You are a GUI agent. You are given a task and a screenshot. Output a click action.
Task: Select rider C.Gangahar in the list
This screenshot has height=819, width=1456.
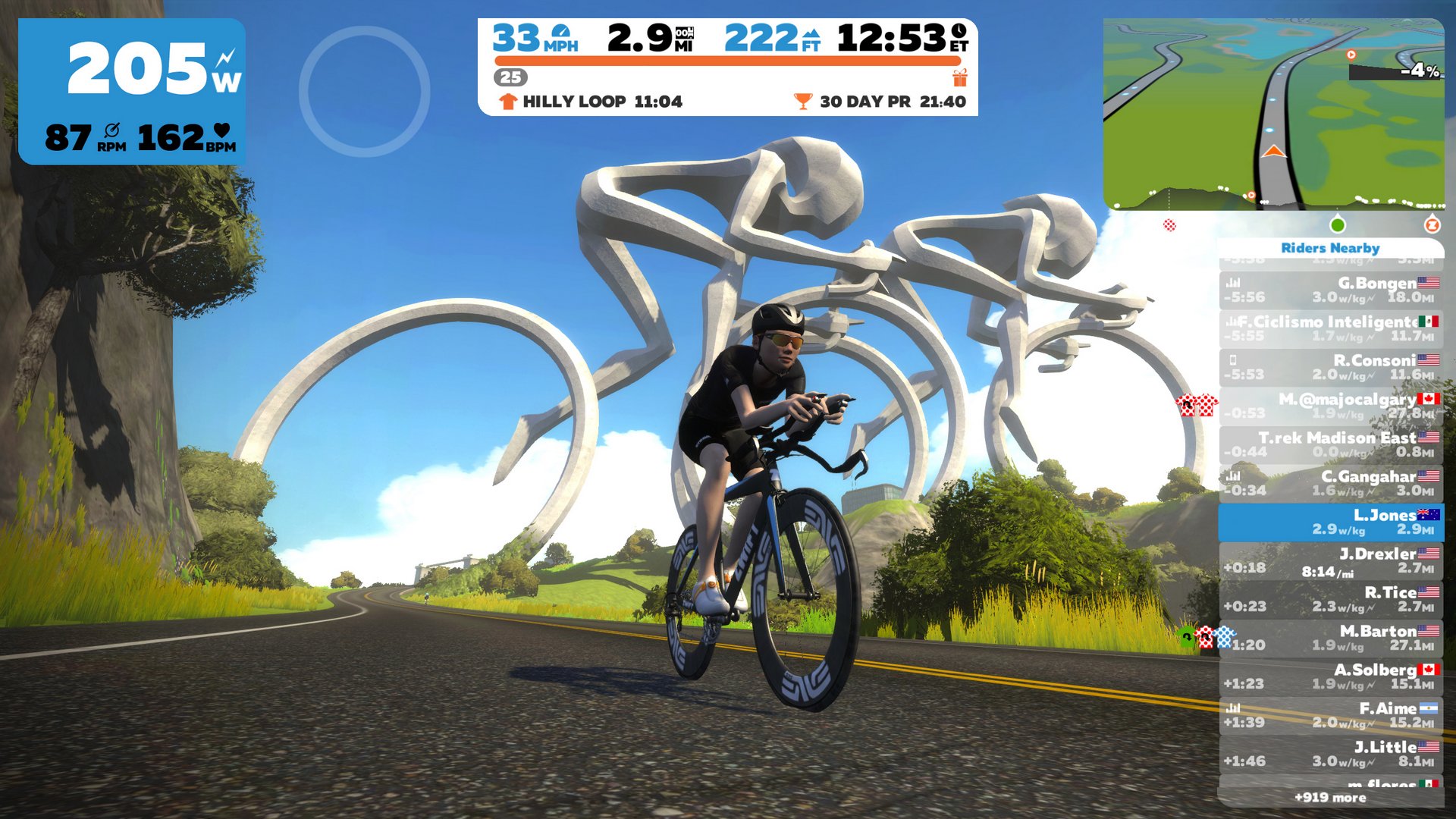click(x=1331, y=483)
